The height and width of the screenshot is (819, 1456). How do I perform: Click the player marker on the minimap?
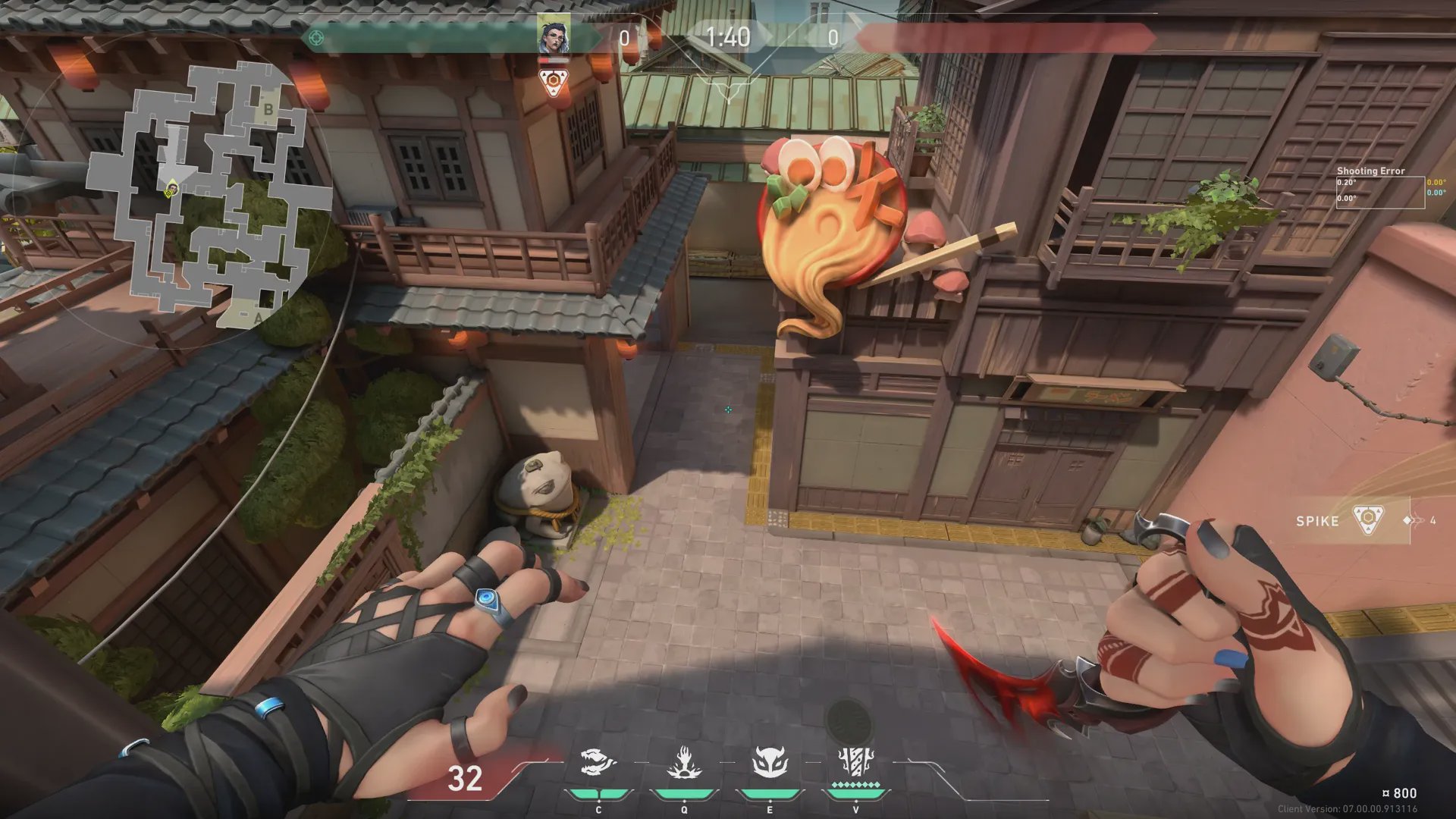point(172,188)
